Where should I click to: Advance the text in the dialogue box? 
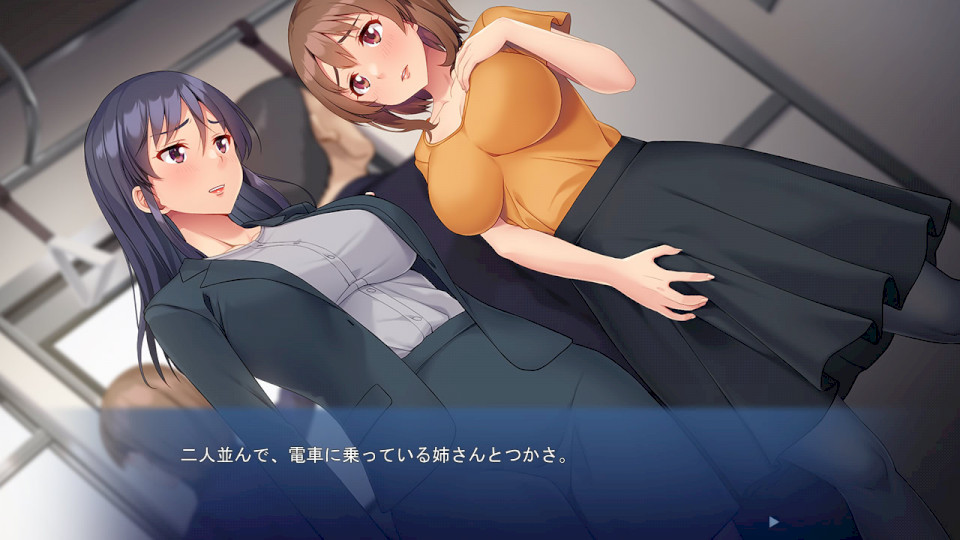tap(480, 470)
